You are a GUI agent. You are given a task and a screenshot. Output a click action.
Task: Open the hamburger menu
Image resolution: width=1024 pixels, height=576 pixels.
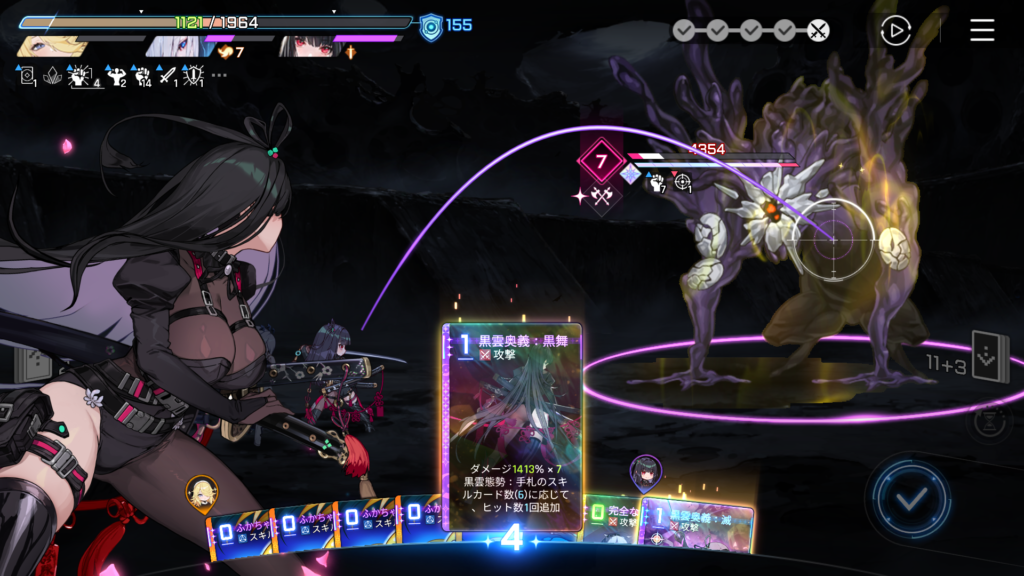[x=982, y=31]
